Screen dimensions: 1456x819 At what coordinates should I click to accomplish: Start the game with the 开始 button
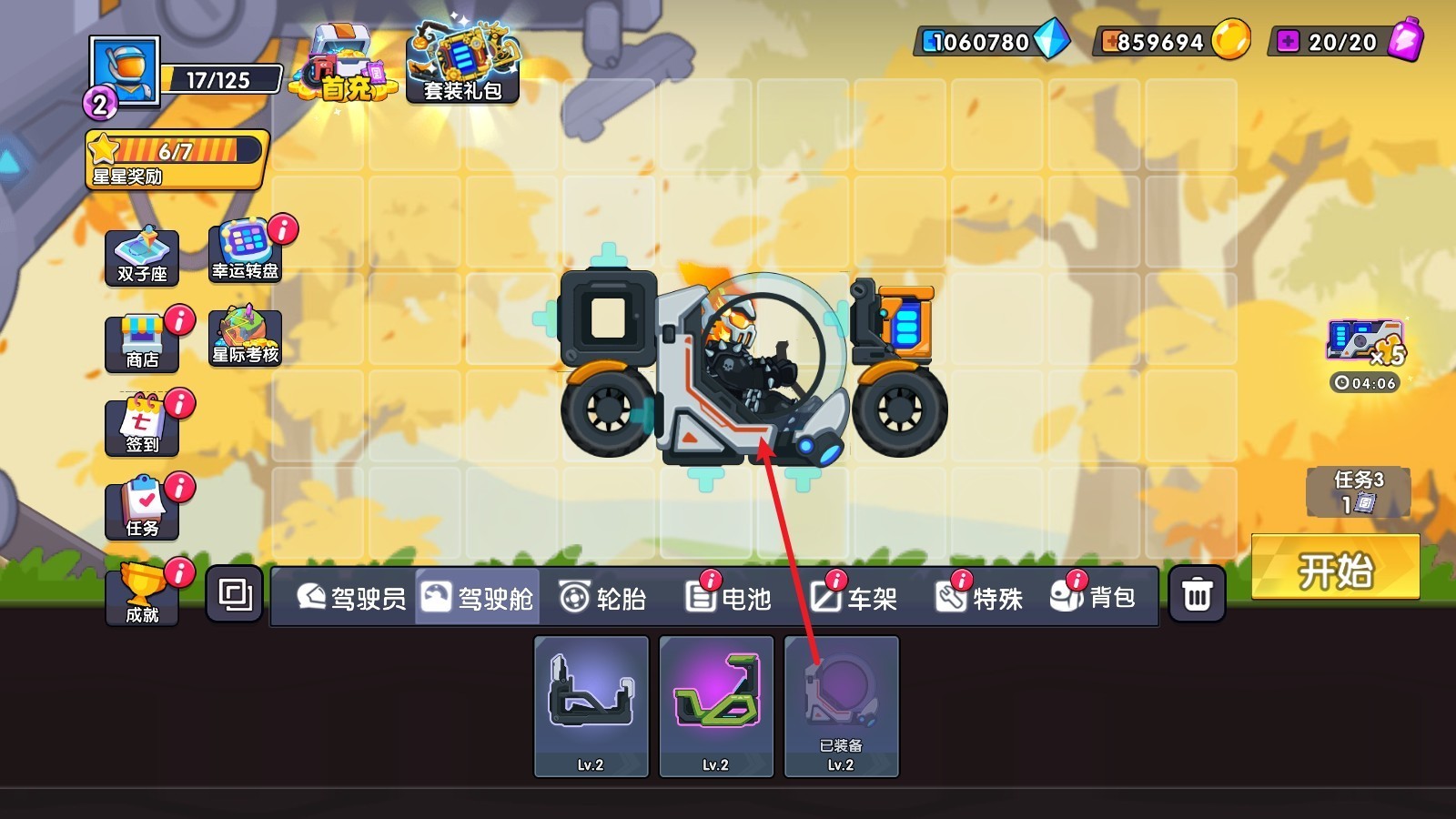(x=1335, y=568)
